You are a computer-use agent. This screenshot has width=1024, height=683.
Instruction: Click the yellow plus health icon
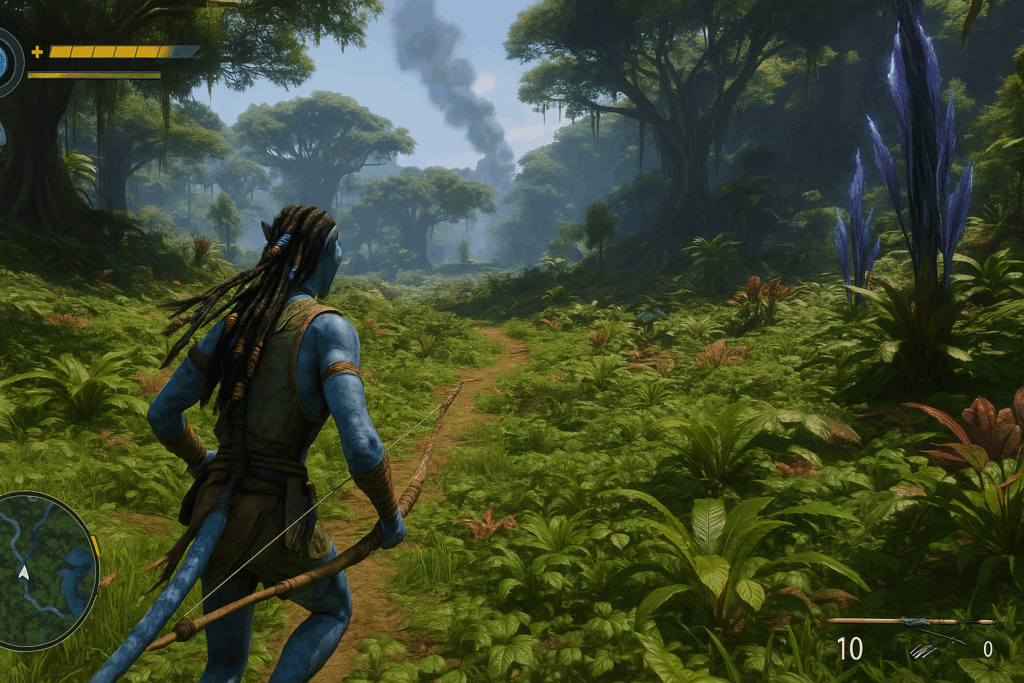click(37, 52)
